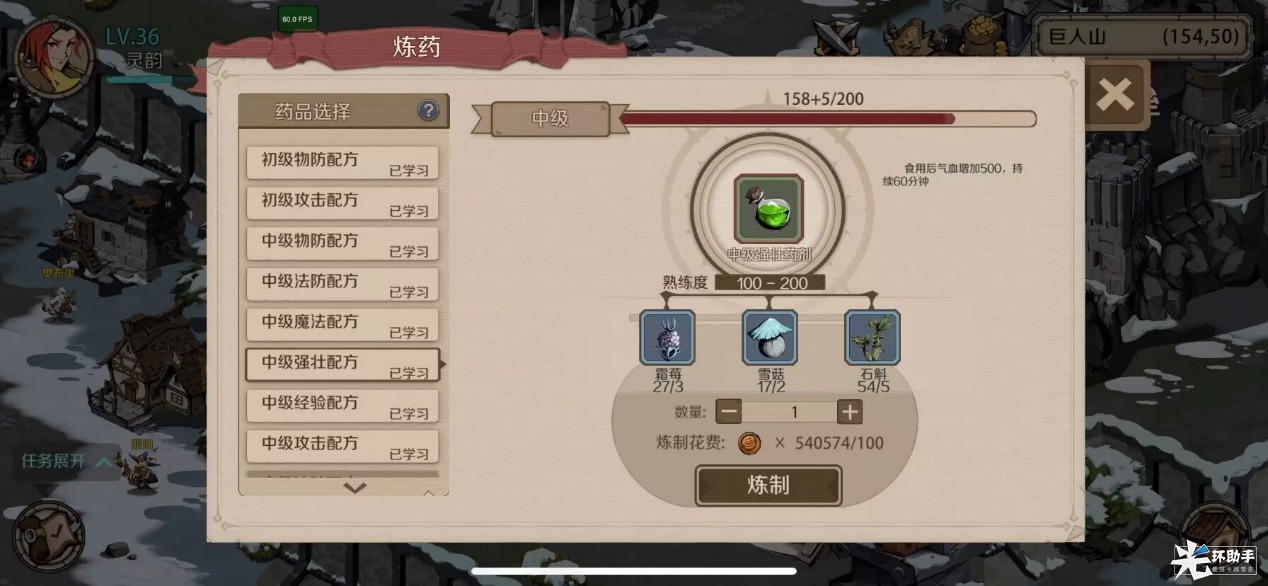Select the 中级强壮配方 recipe

click(342, 364)
